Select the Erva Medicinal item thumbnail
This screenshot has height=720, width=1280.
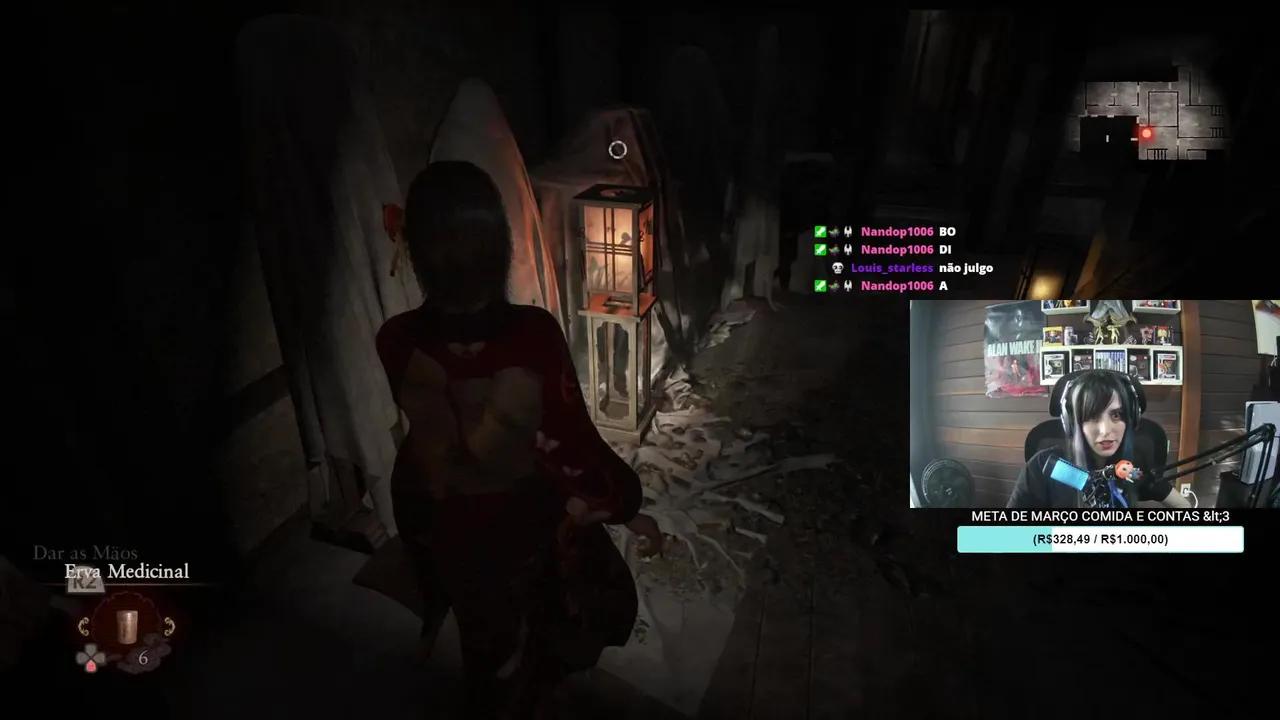pyautogui.click(x=127, y=626)
